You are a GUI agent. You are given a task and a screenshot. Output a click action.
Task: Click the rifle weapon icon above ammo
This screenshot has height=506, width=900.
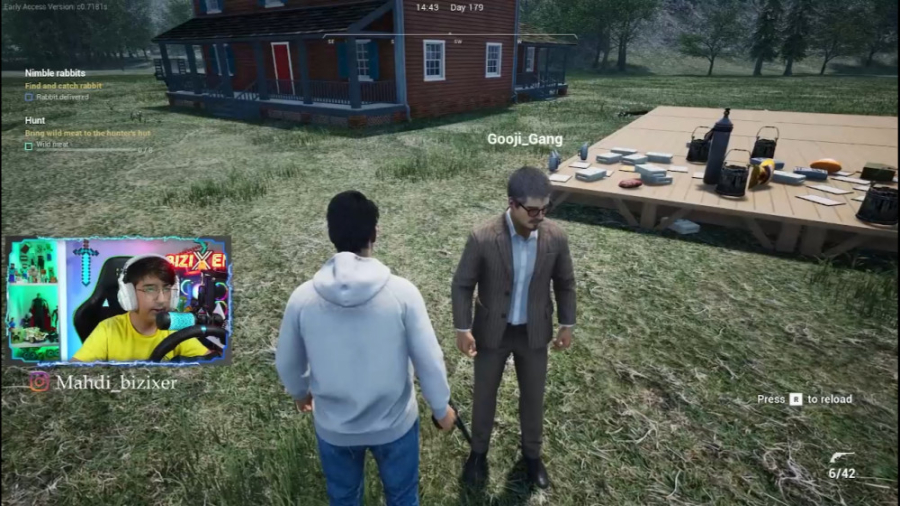click(842, 458)
